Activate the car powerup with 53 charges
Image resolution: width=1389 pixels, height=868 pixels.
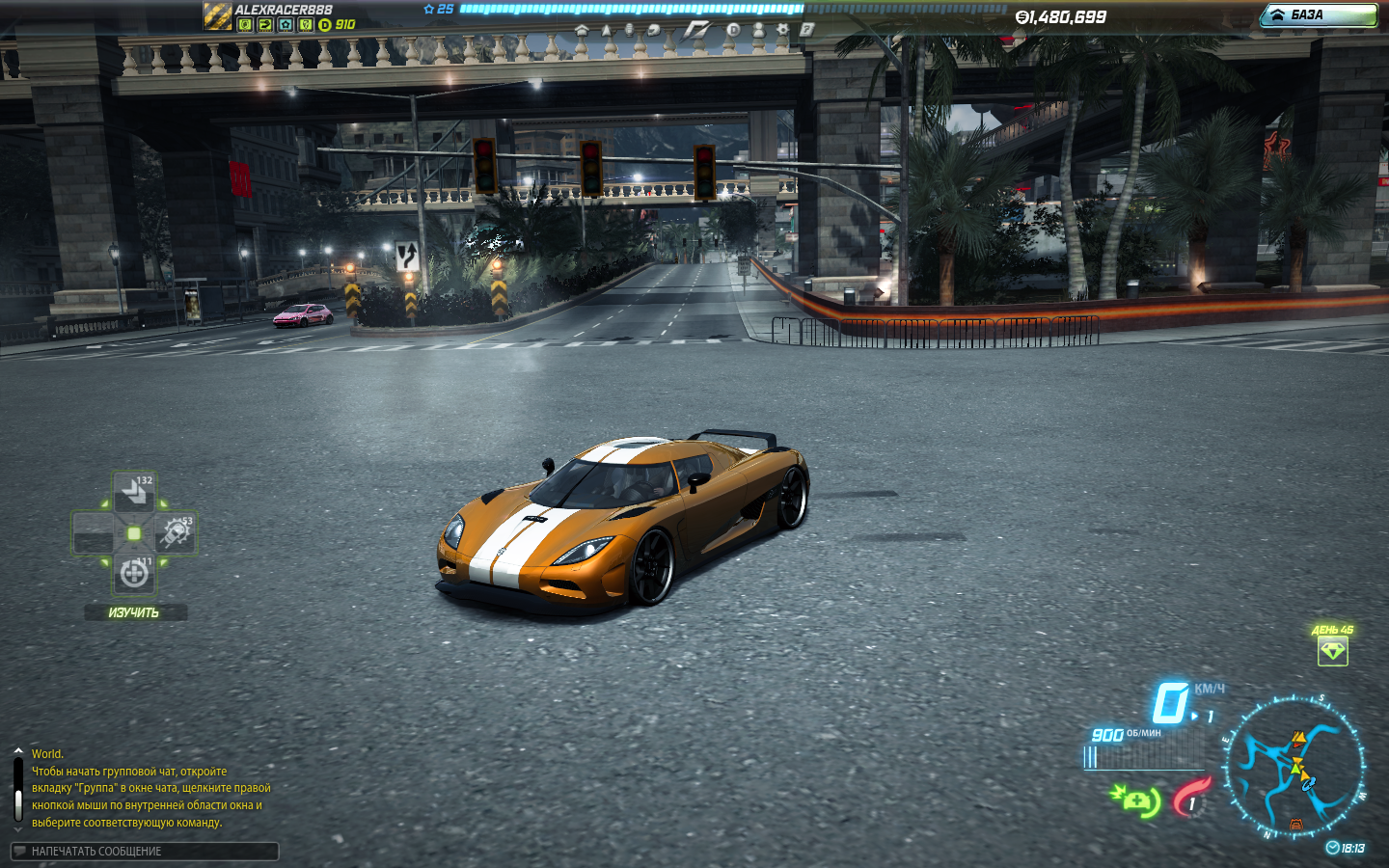(176, 532)
